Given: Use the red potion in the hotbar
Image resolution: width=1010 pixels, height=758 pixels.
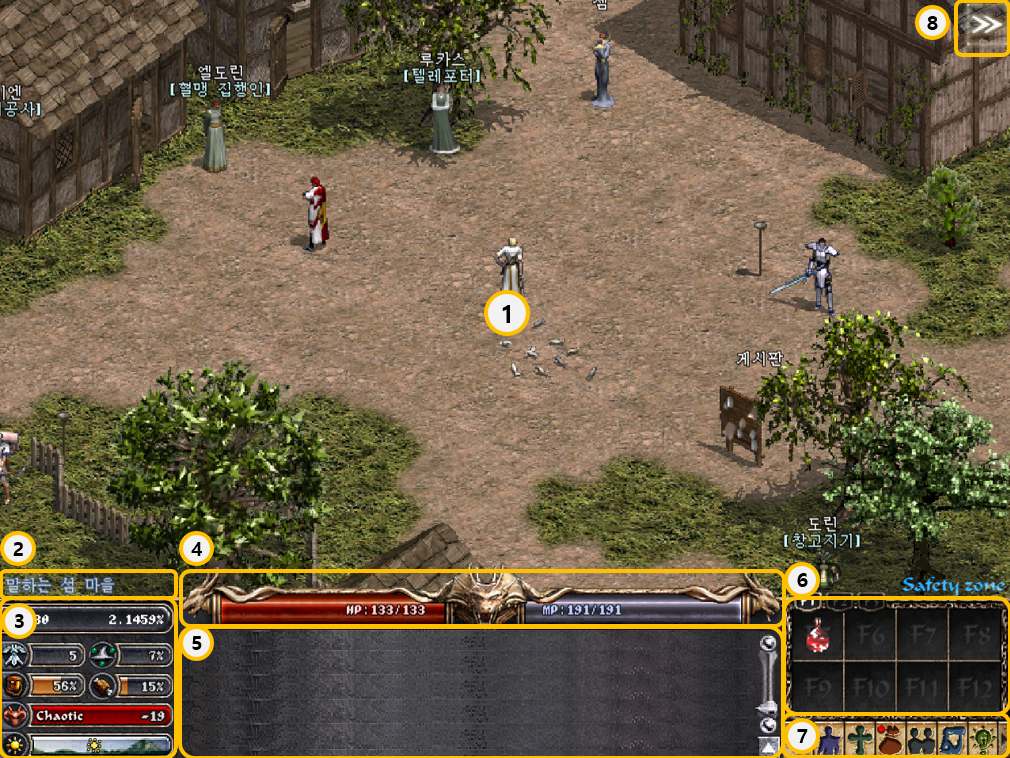Looking at the screenshot, I should pos(819,637).
